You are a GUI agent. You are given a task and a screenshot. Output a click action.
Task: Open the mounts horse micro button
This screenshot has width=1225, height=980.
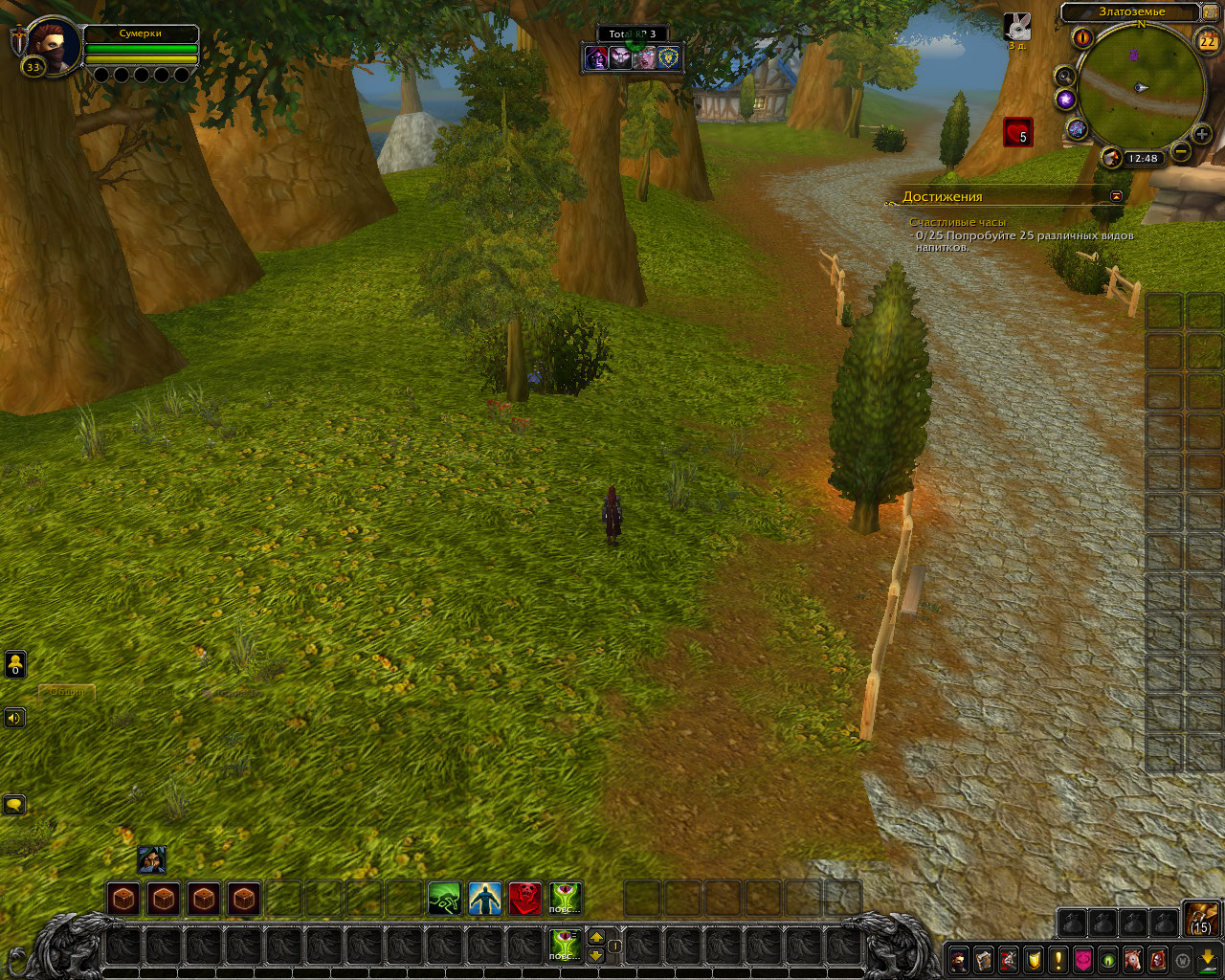pos(1133,959)
